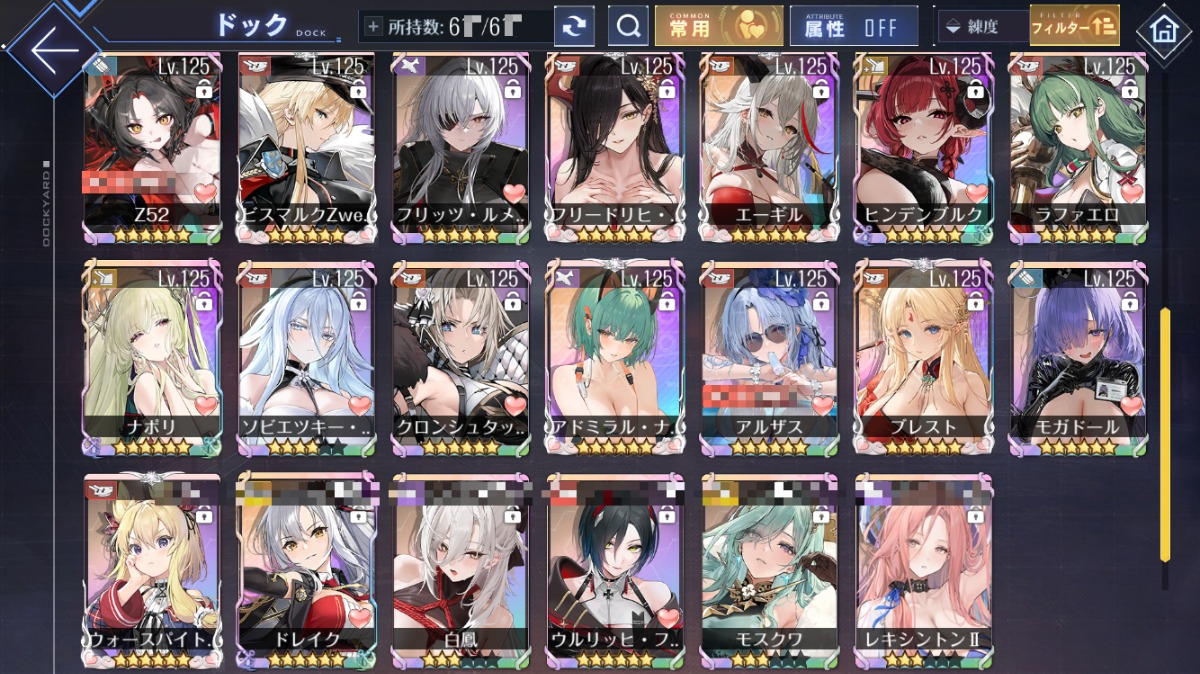The height and width of the screenshot is (674, 1200).
Task: Open the アルザス ship card
Action: [x=768, y=358]
